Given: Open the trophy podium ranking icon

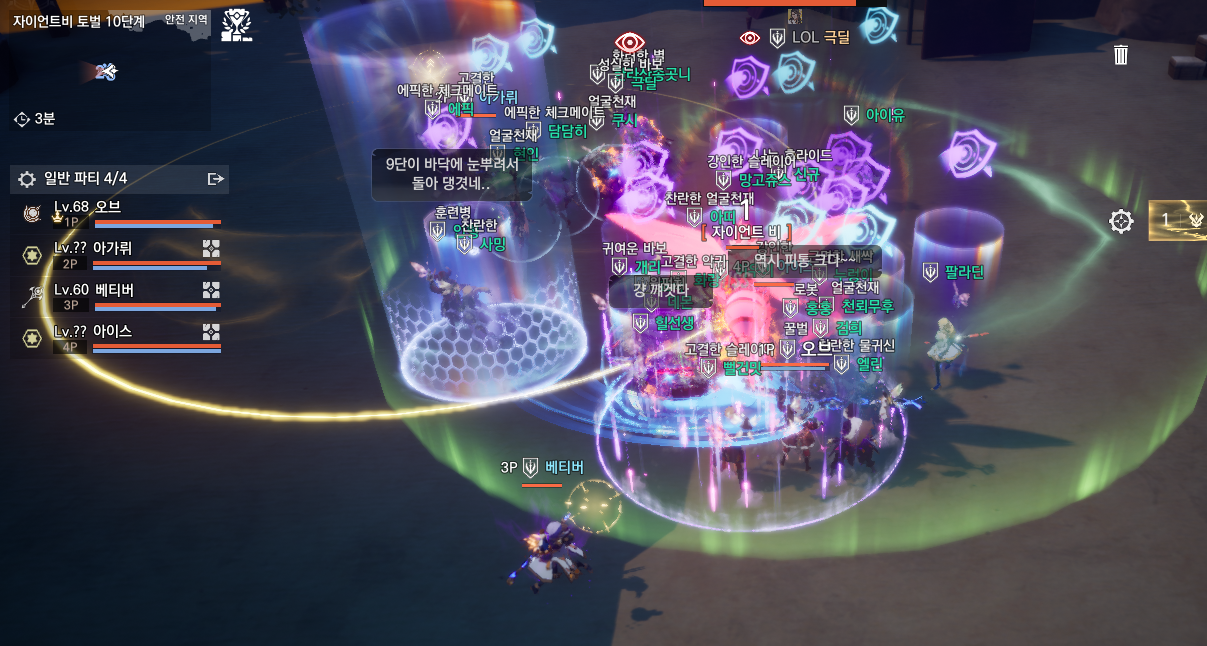Looking at the screenshot, I should 237,25.
